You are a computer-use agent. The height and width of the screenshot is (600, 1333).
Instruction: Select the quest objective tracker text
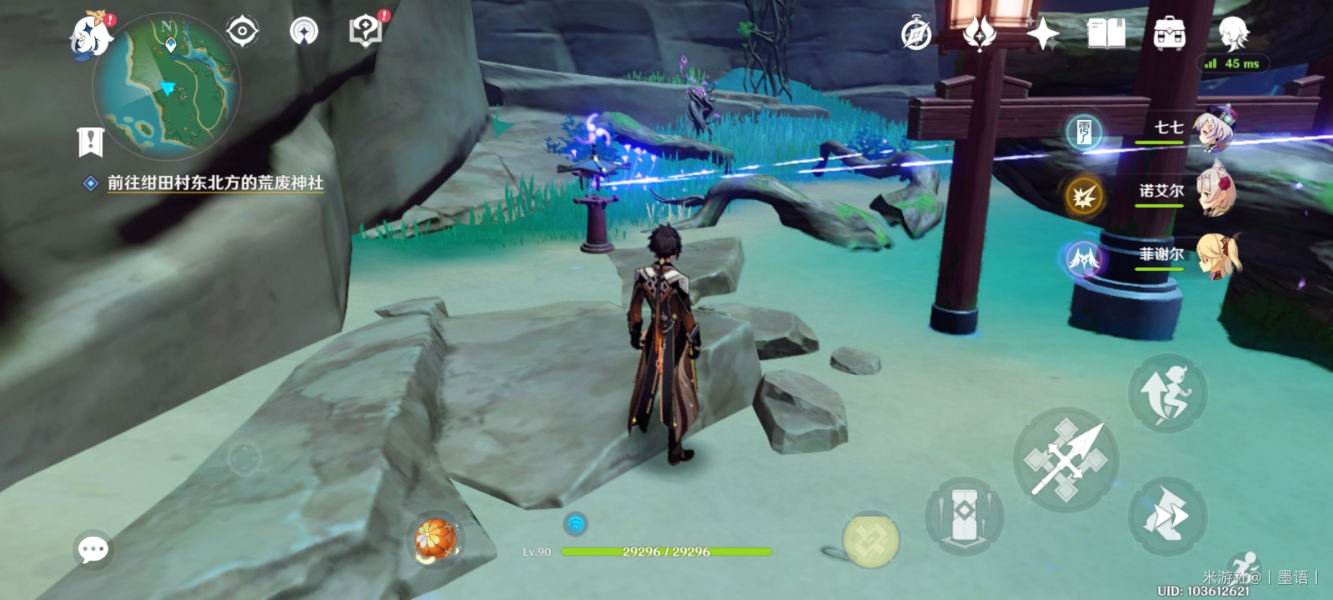pyautogui.click(x=215, y=184)
